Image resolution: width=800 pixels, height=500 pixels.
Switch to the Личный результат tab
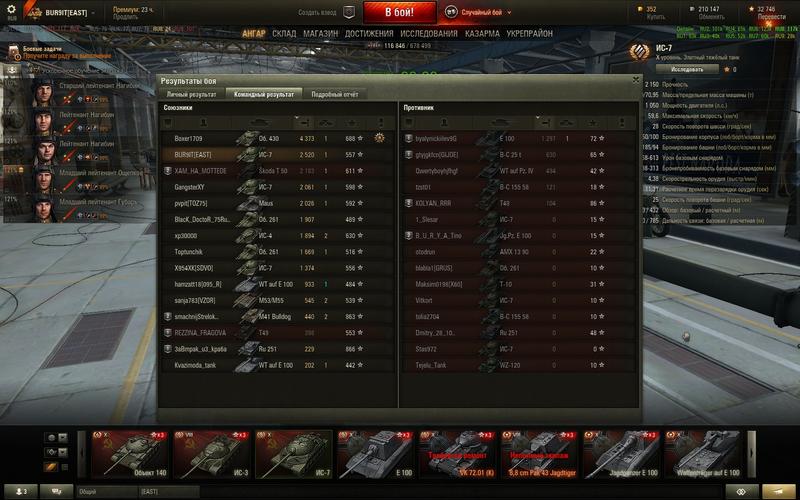[188, 94]
